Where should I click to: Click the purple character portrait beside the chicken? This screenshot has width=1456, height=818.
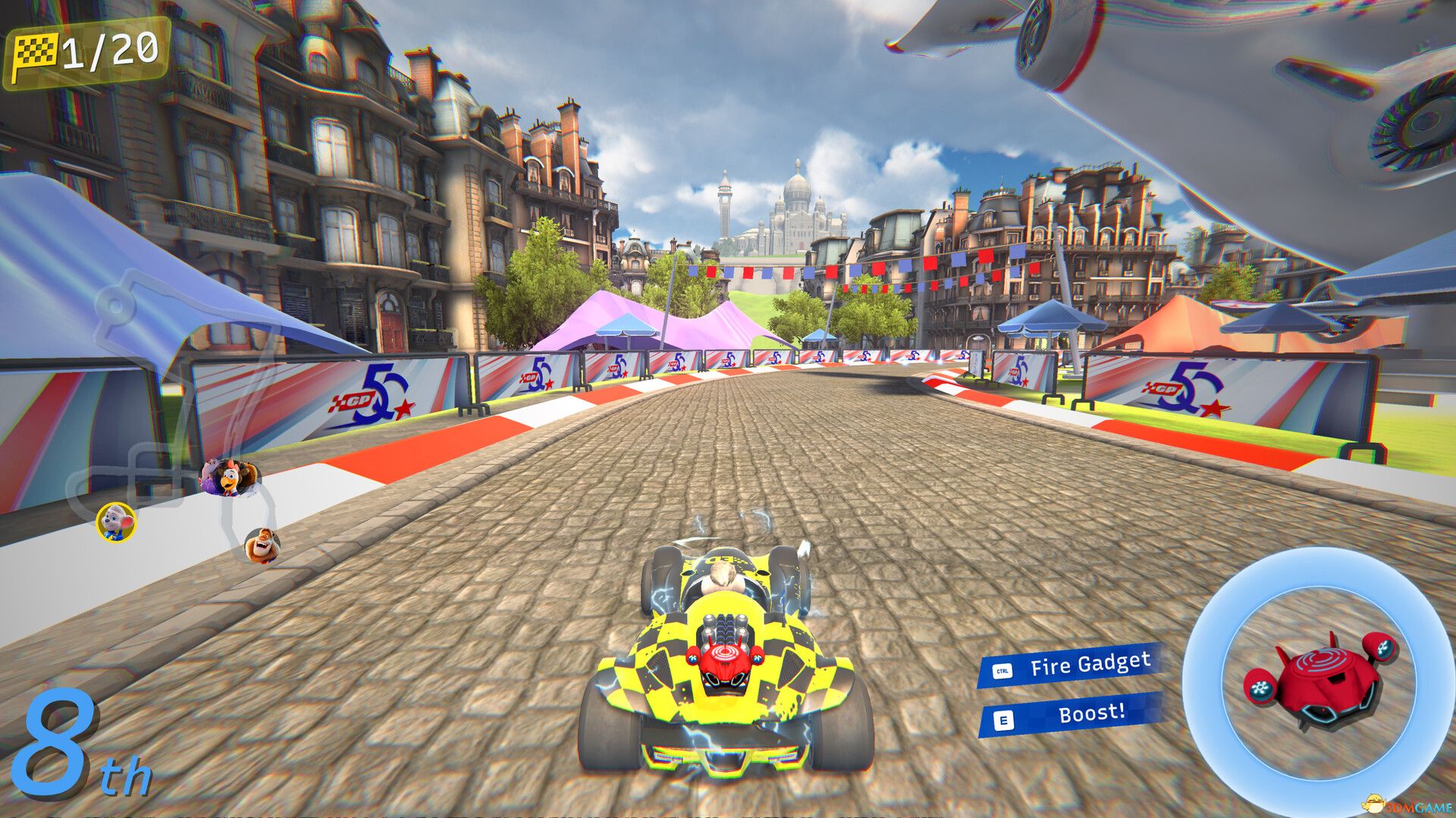coord(210,477)
